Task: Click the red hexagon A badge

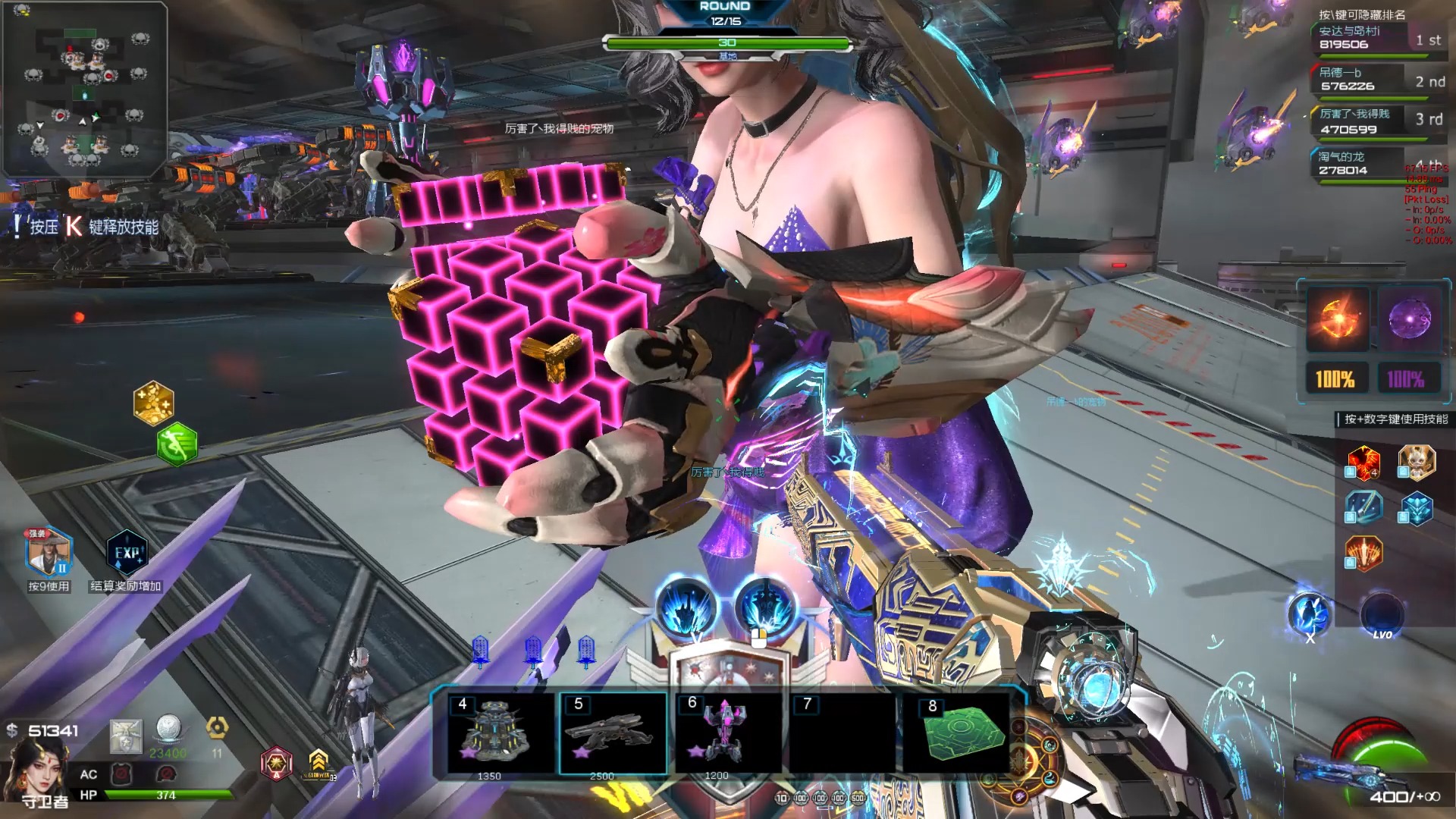Action: 276,762
